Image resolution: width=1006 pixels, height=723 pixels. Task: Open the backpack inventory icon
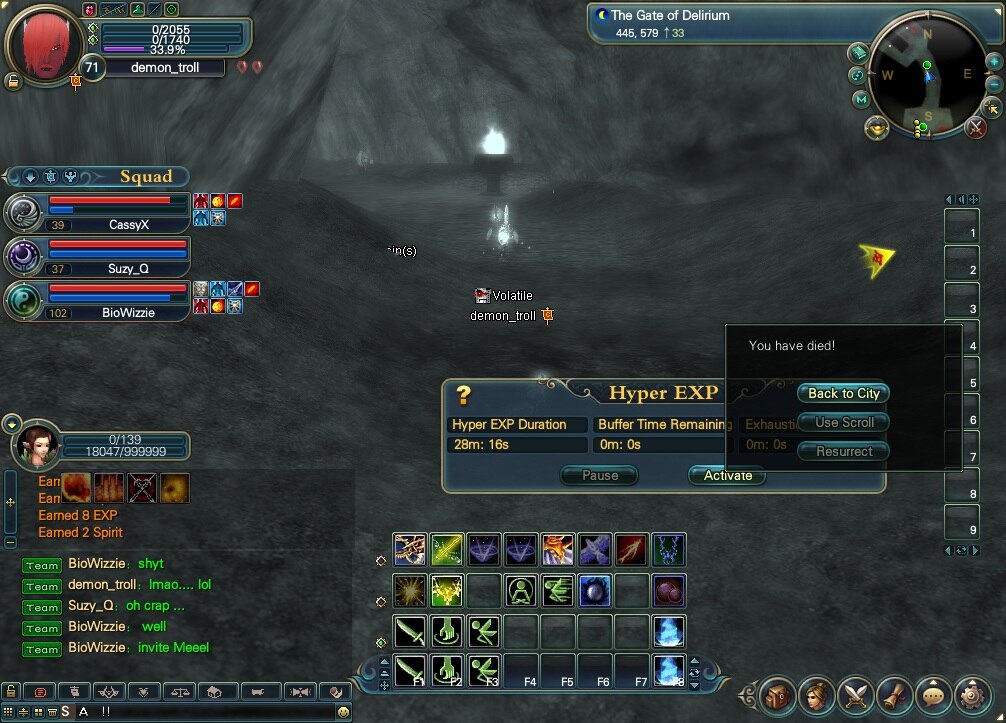click(x=778, y=694)
